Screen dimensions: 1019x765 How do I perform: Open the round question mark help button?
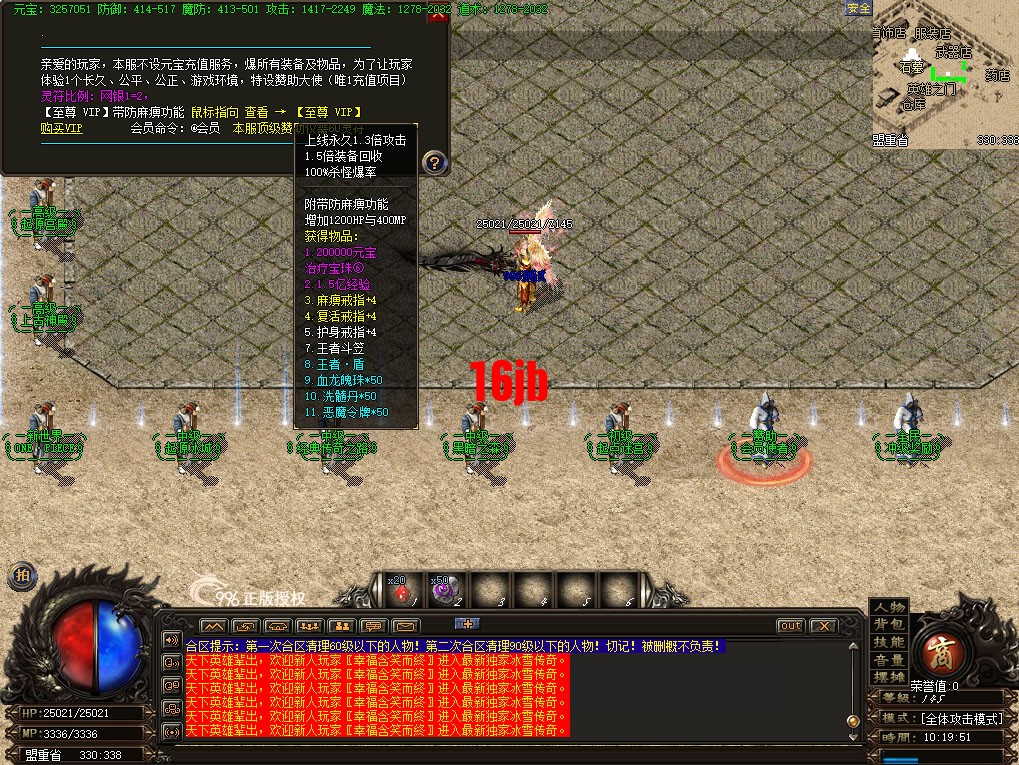point(434,161)
